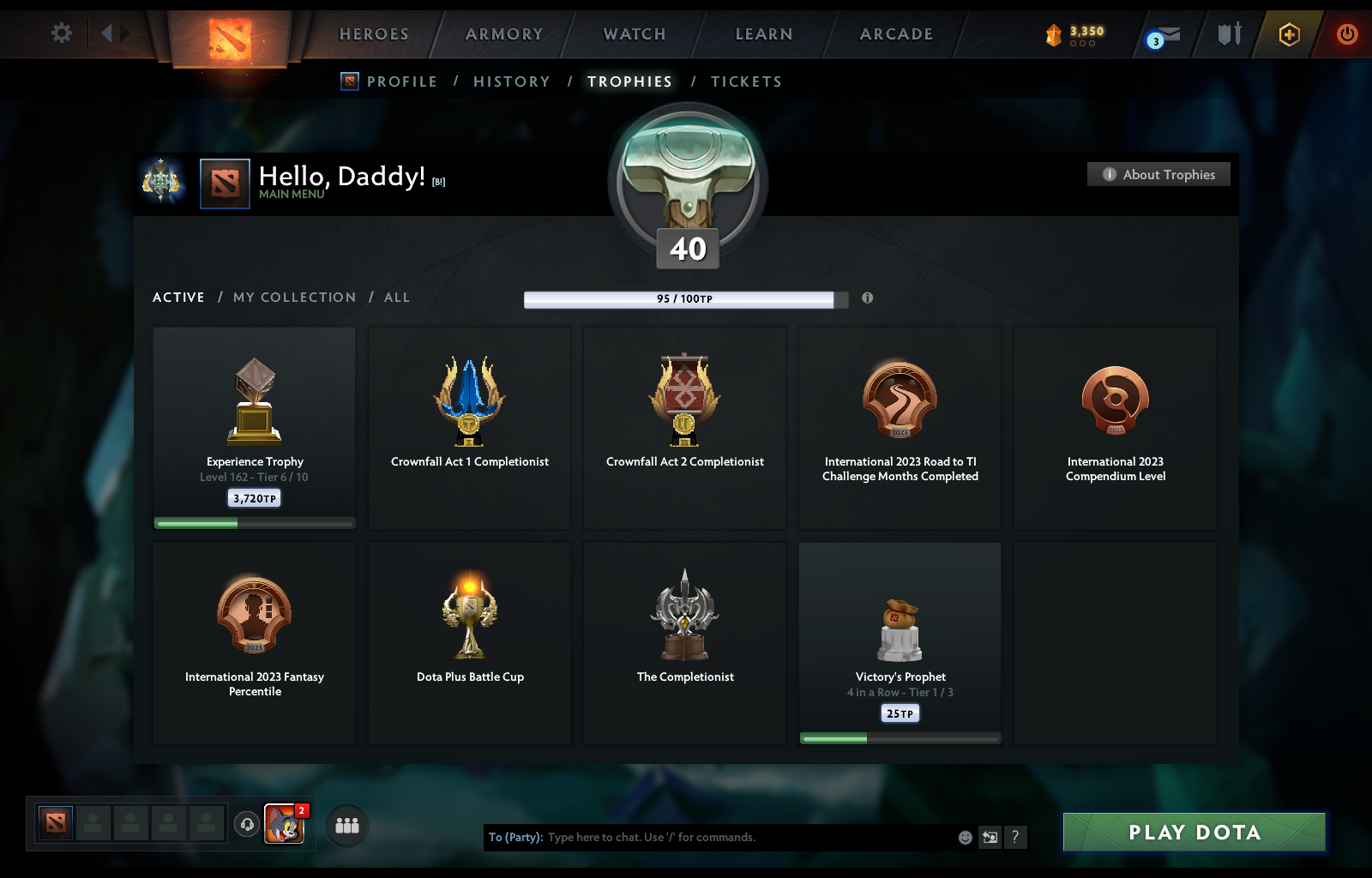The height and width of the screenshot is (878, 1372).
Task: Open the shield-and-sword battle report icon
Action: coord(1228,34)
